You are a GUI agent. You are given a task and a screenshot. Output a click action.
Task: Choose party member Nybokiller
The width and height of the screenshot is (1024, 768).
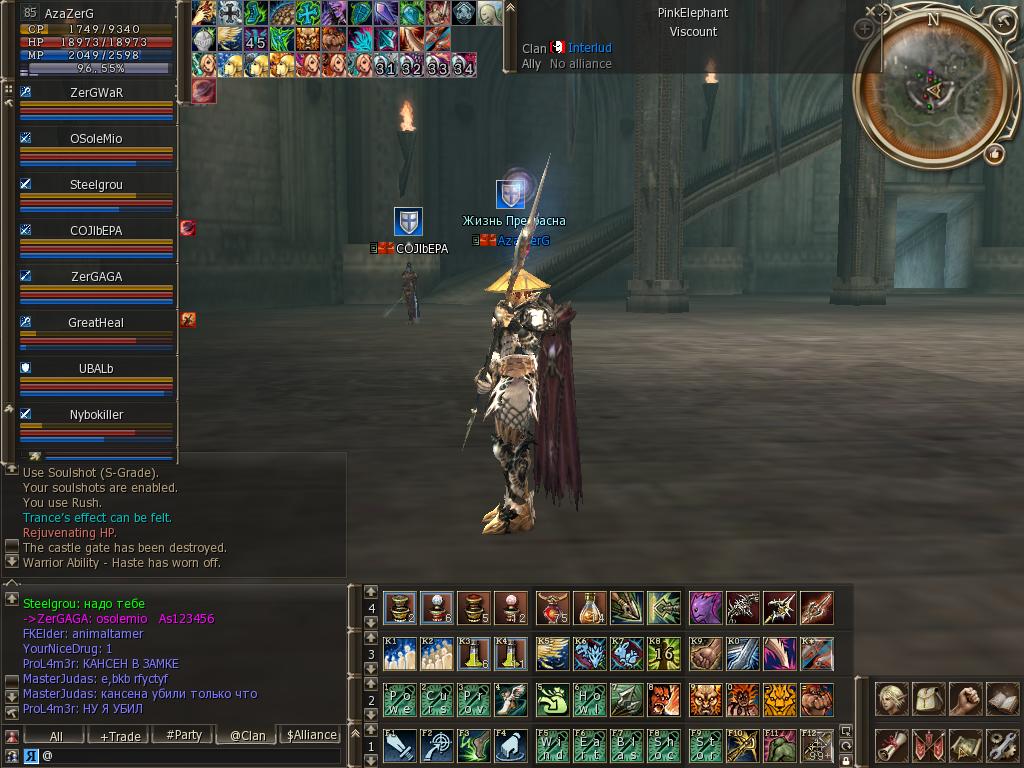96,415
